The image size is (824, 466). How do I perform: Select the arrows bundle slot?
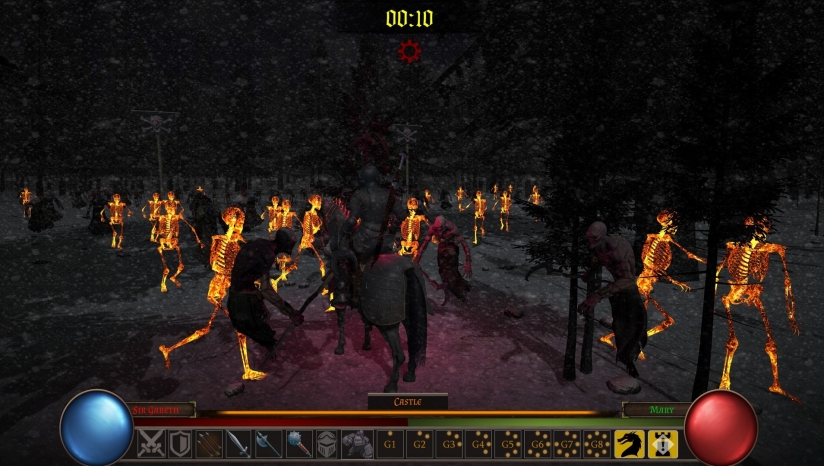coord(209,443)
